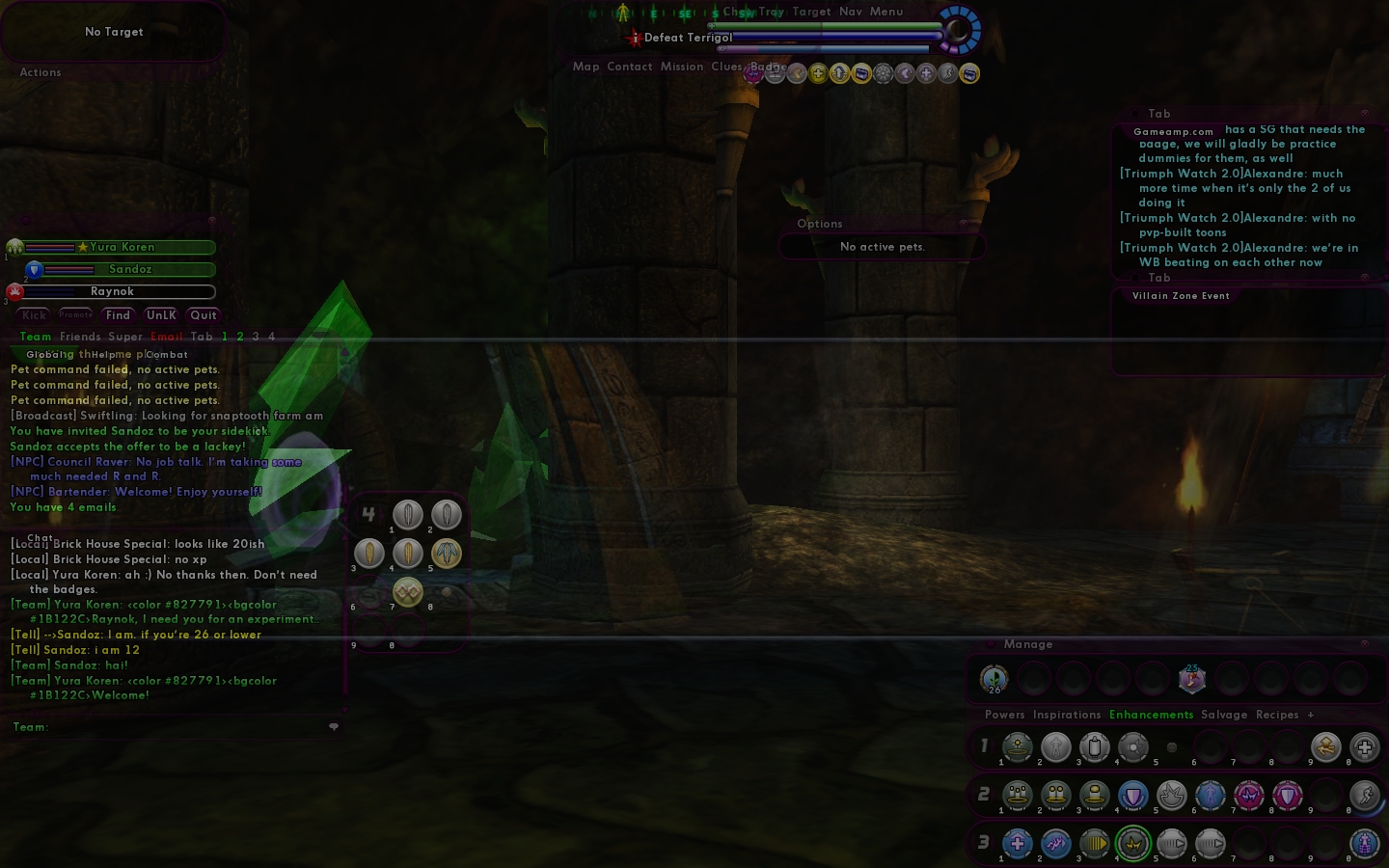Select Raynok in the team list
This screenshot has width=1389, height=868.
(112, 291)
